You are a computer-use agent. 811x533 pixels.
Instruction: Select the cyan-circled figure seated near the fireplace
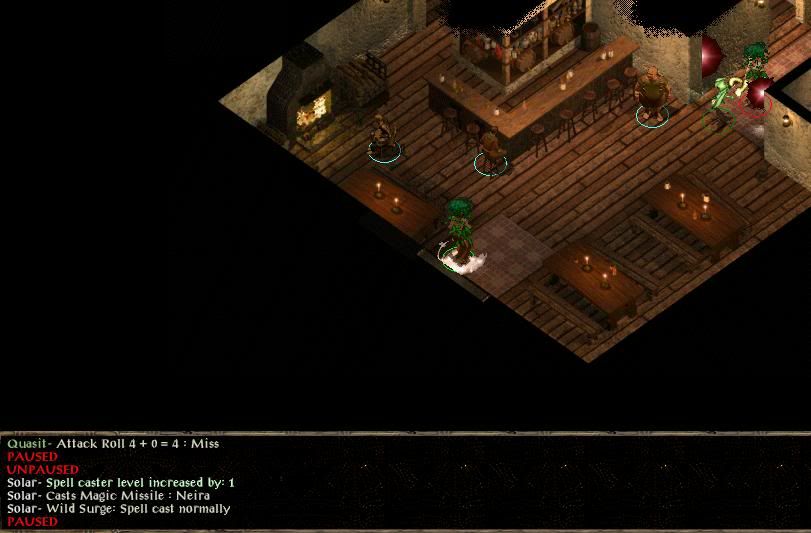[x=382, y=137]
